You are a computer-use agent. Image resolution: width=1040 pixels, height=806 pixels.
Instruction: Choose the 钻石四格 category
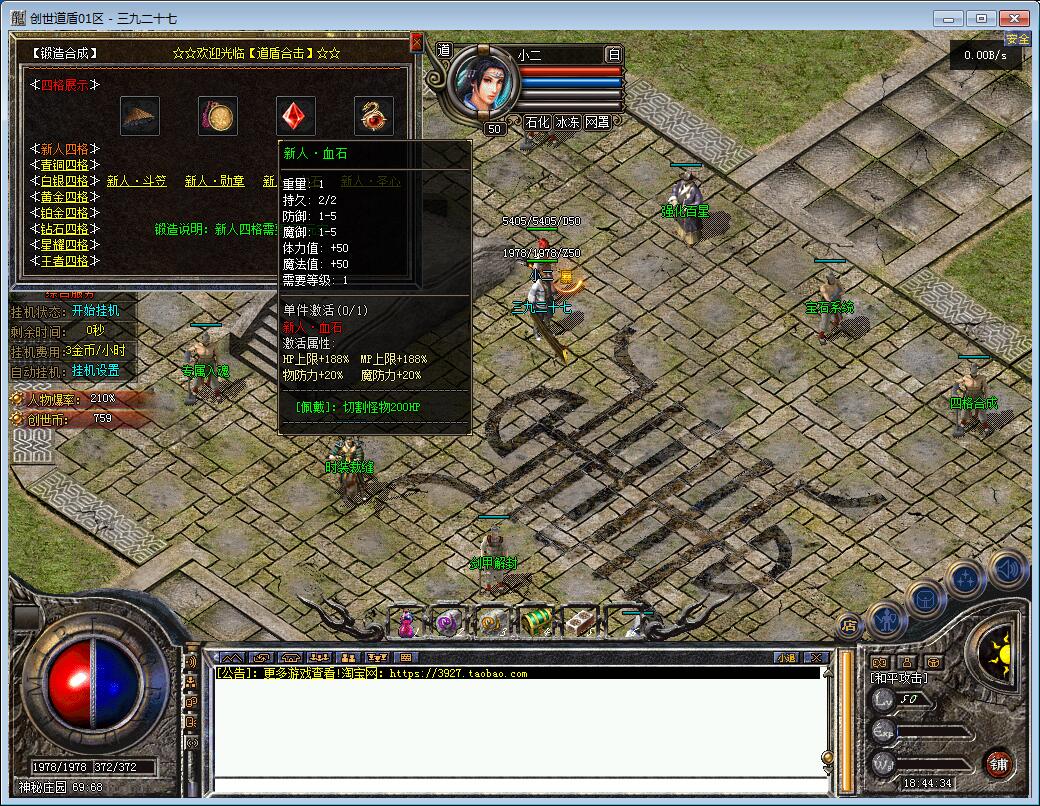pos(65,229)
